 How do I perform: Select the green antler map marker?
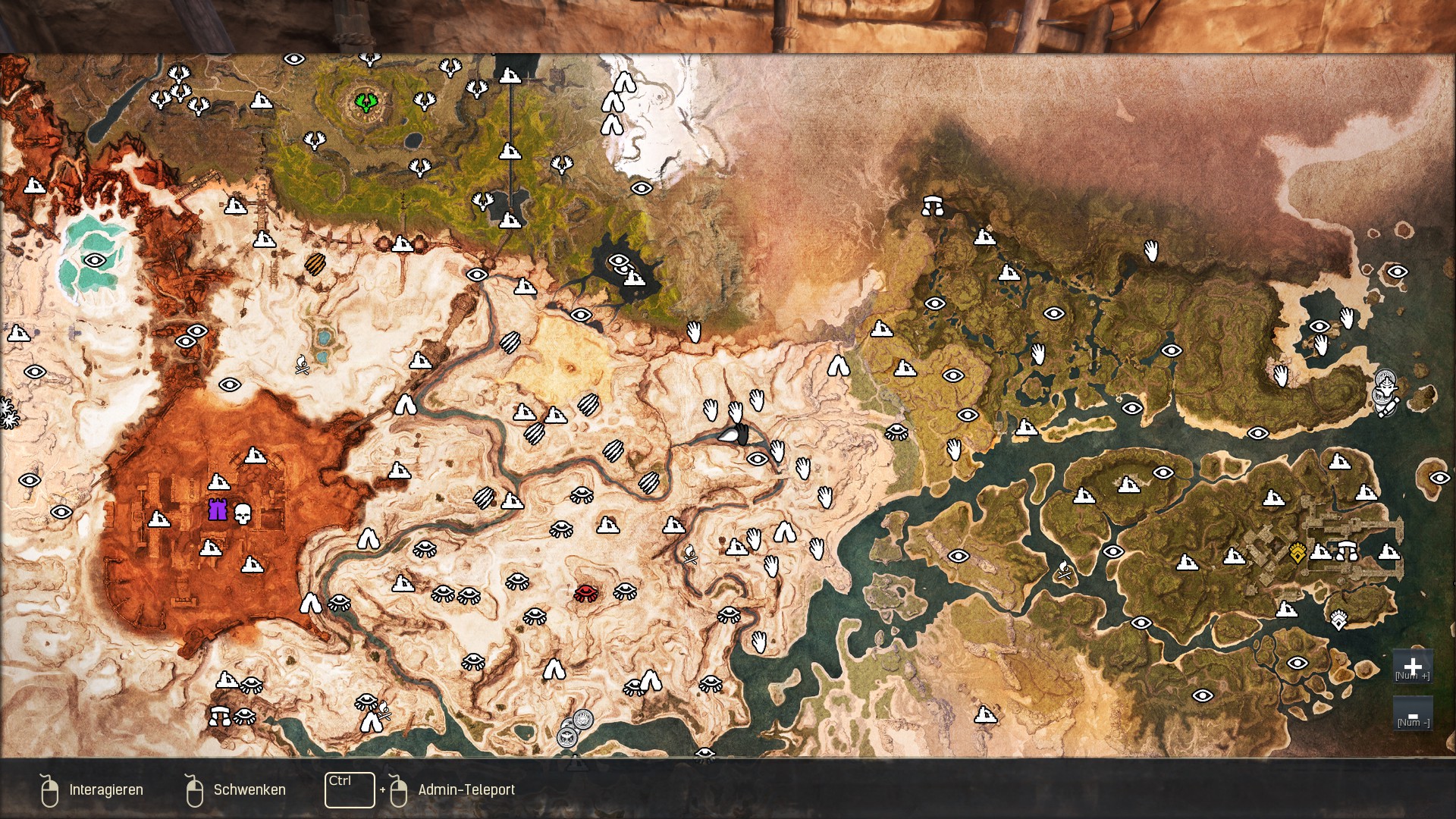click(x=366, y=101)
